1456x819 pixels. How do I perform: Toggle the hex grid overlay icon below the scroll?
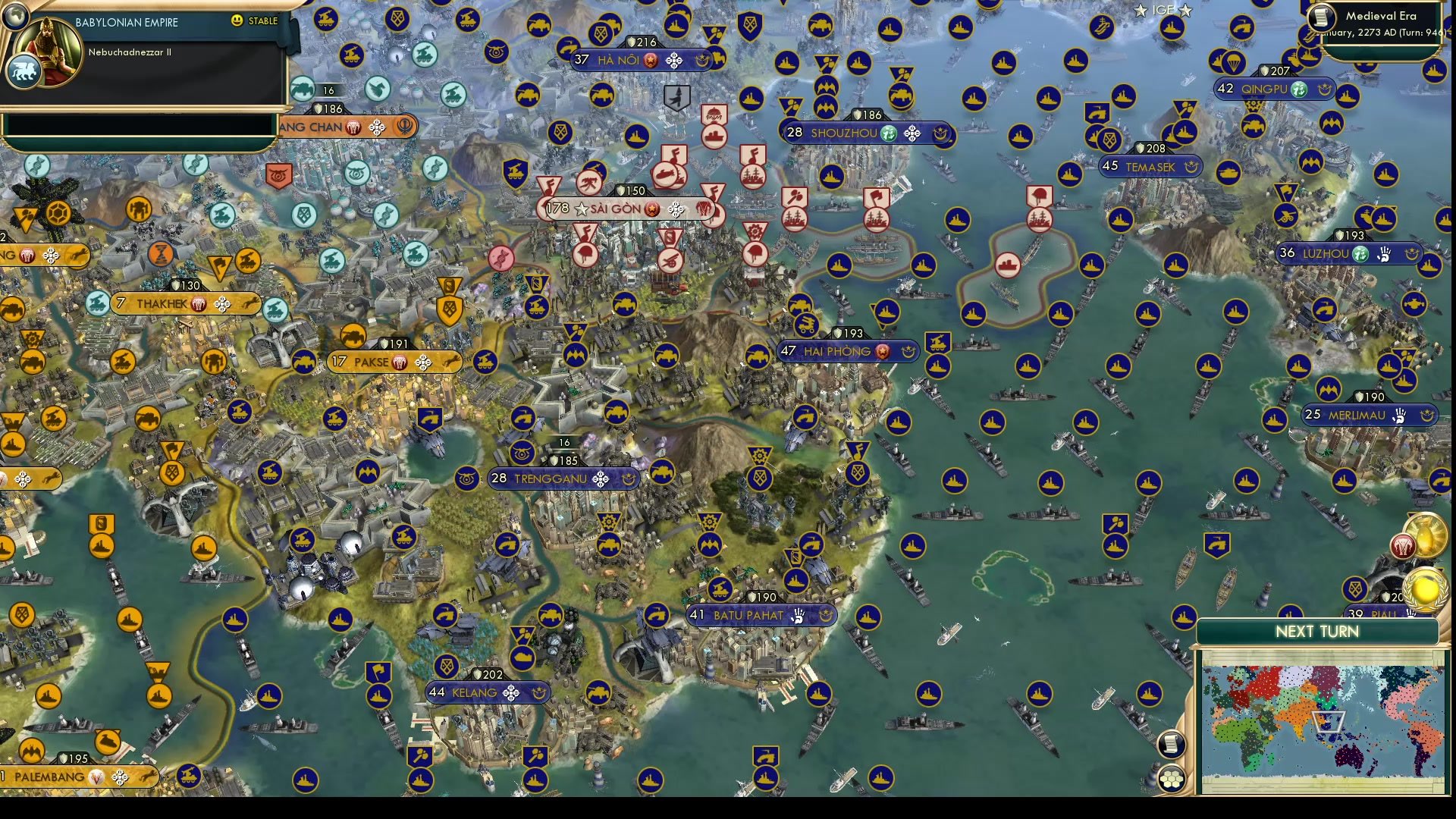(1172, 777)
